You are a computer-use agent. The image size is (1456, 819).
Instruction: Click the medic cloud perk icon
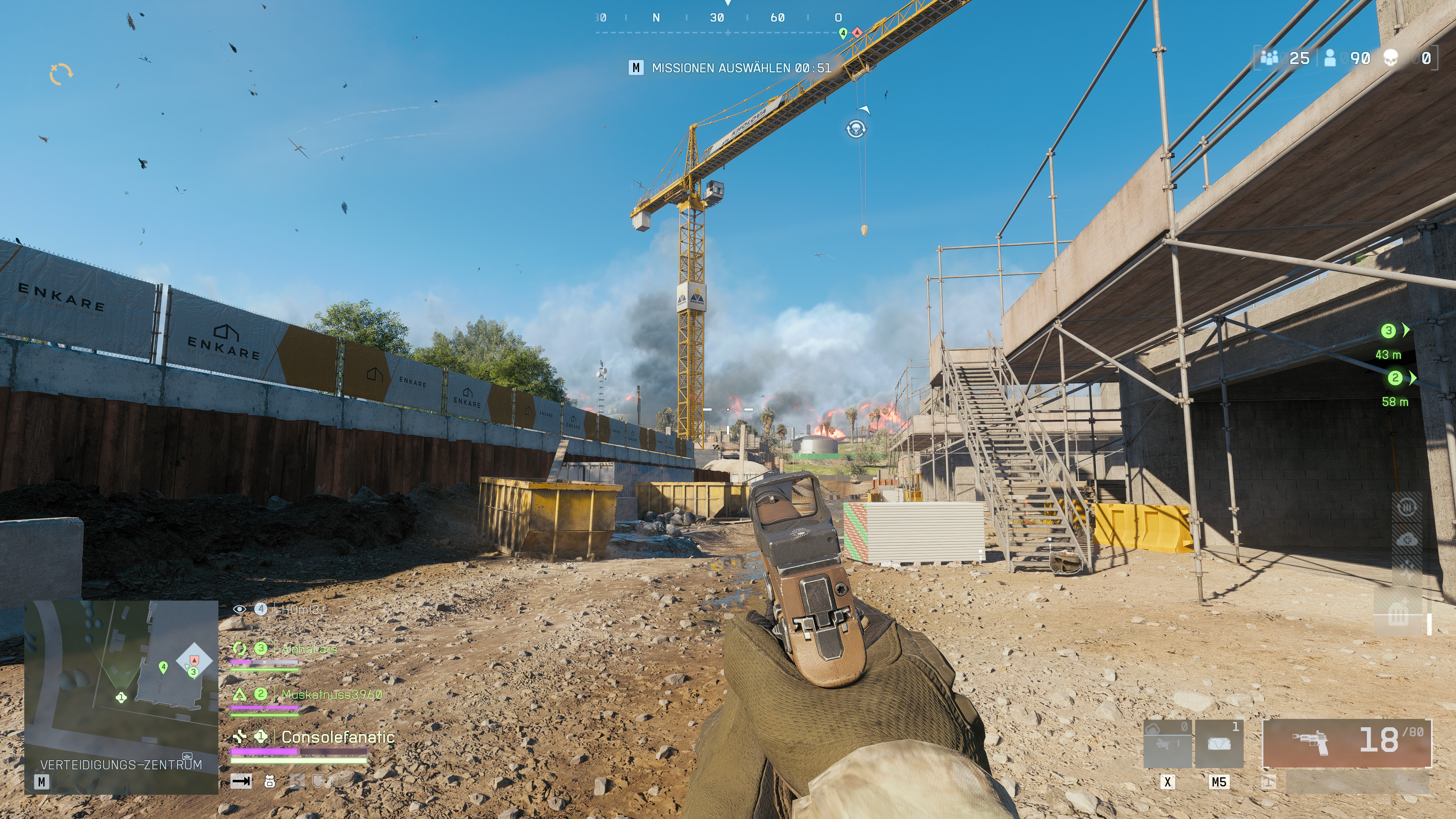1406,540
